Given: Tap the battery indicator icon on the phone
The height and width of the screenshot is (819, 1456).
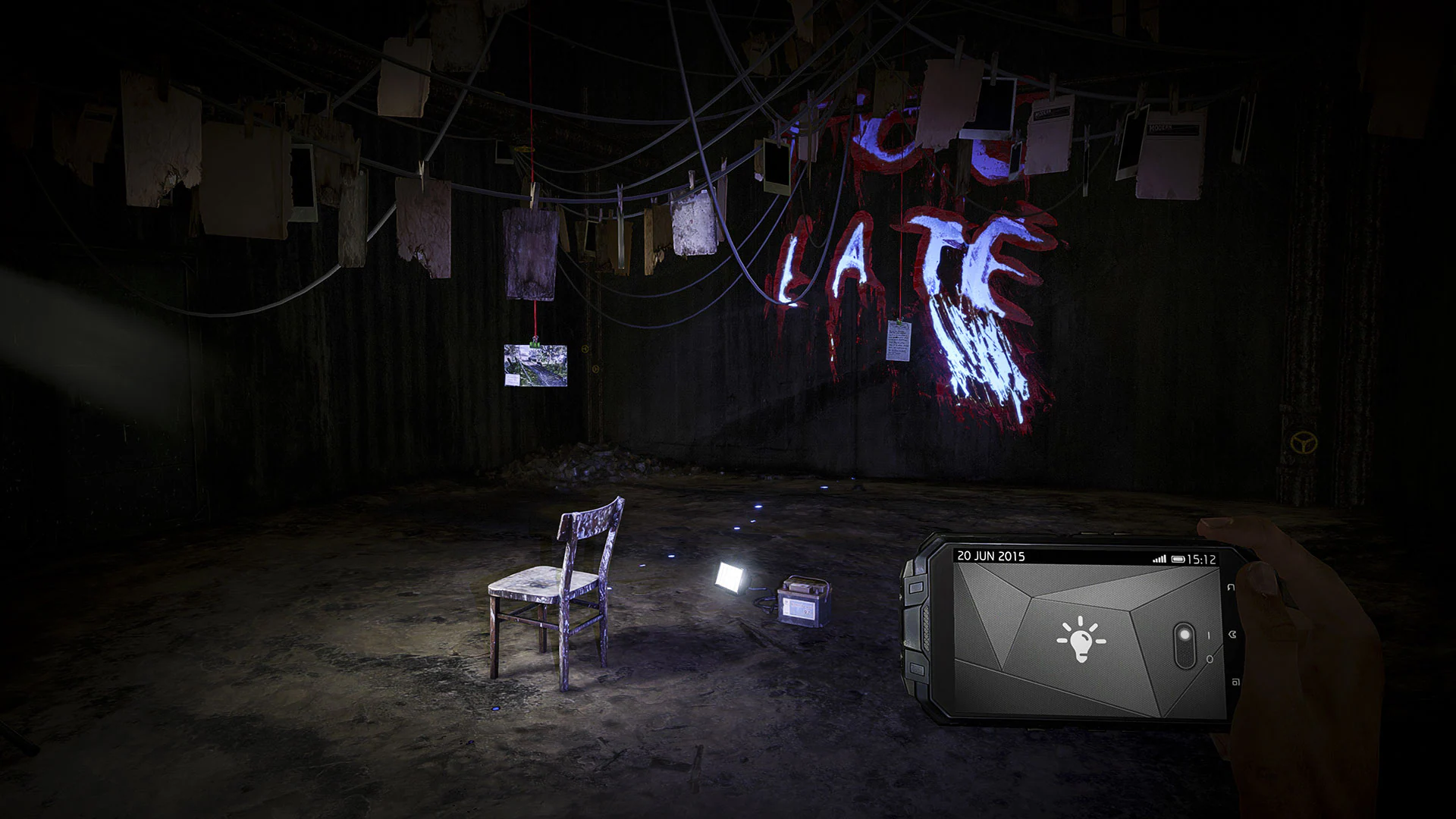Looking at the screenshot, I should coord(1178,559).
